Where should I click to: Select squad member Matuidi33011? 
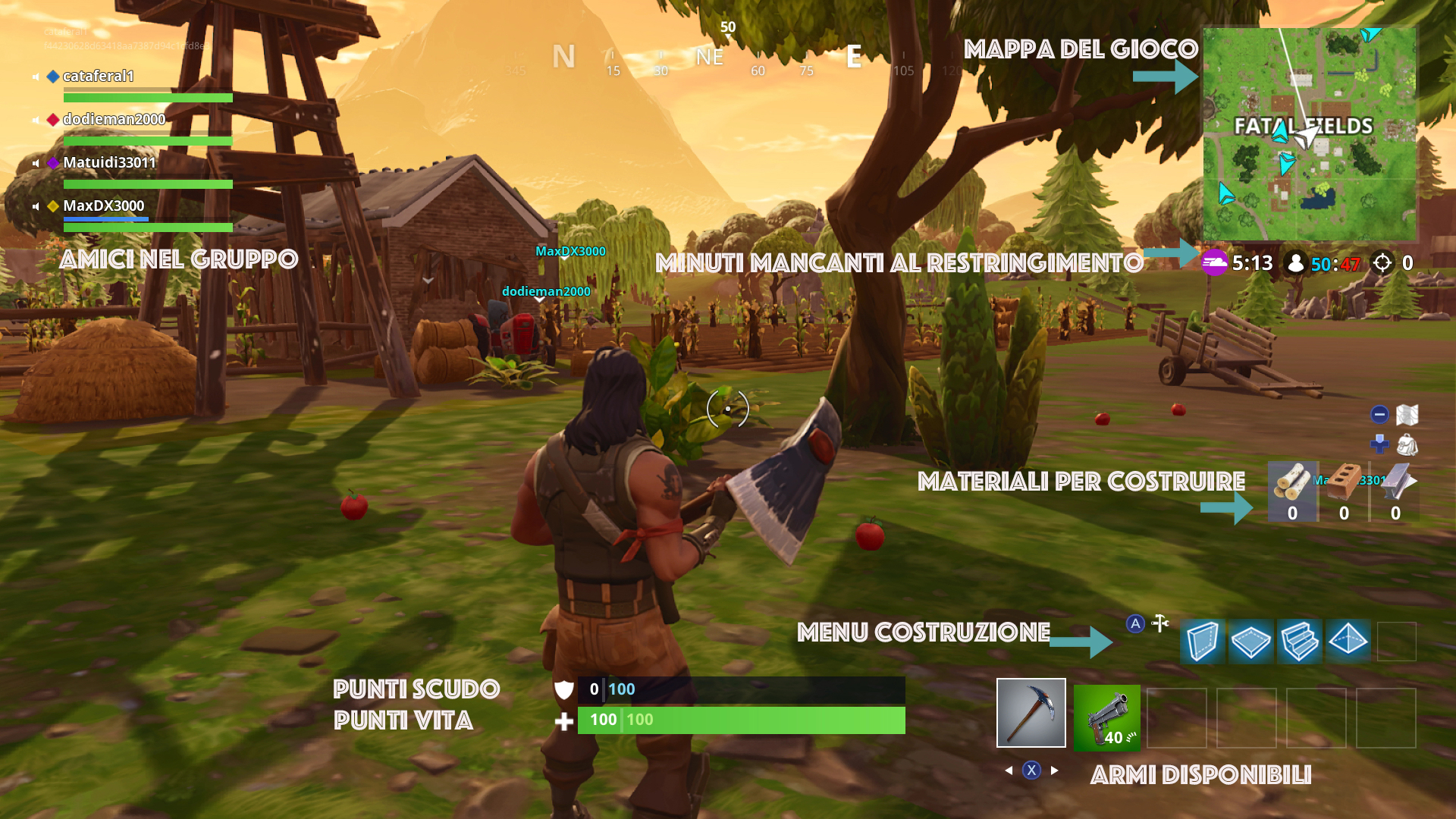(109, 163)
